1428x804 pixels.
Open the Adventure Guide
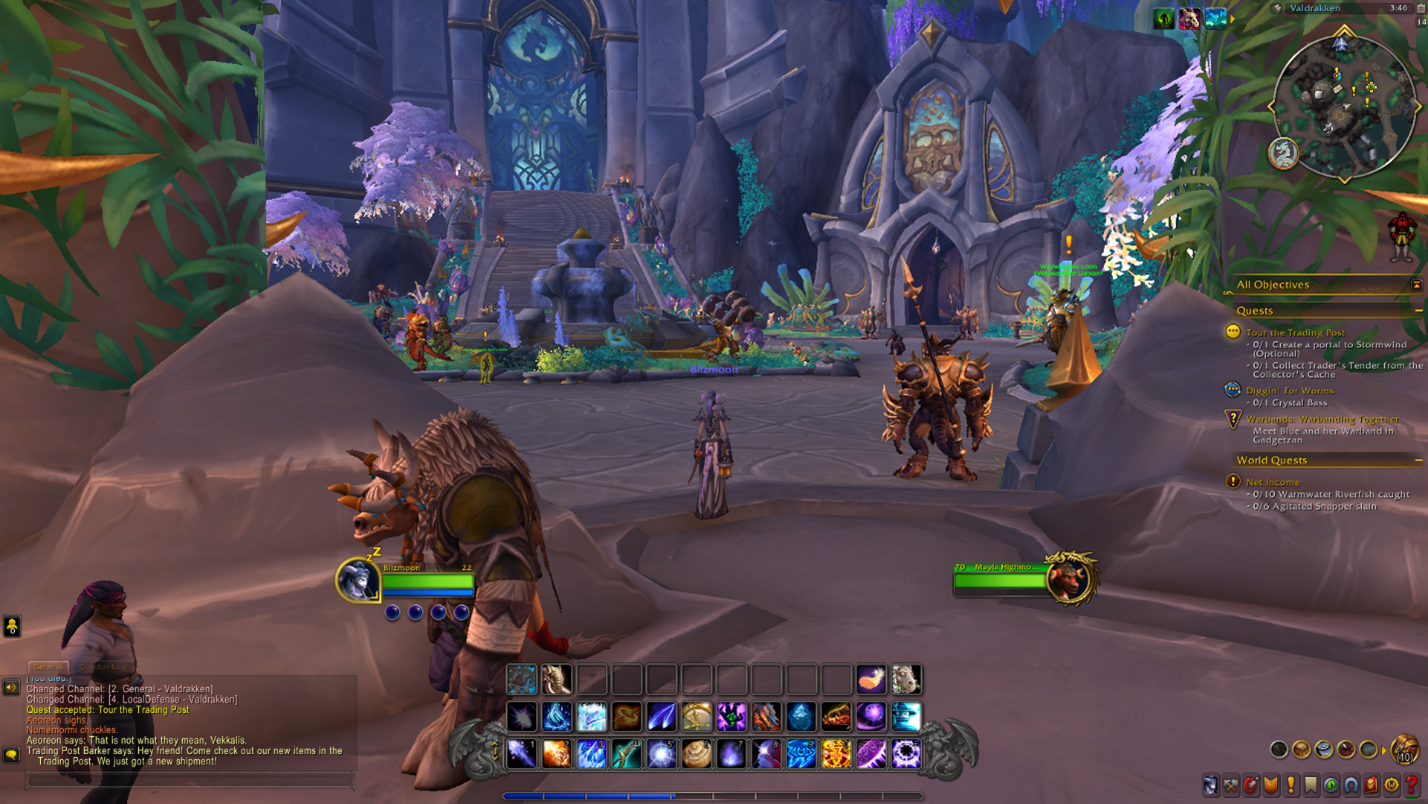click(1369, 786)
